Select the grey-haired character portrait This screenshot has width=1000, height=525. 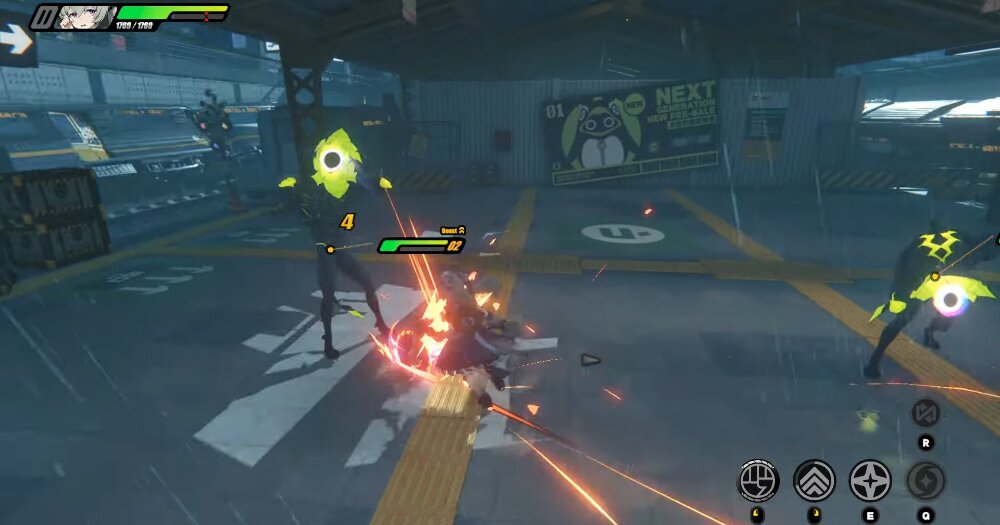point(82,17)
